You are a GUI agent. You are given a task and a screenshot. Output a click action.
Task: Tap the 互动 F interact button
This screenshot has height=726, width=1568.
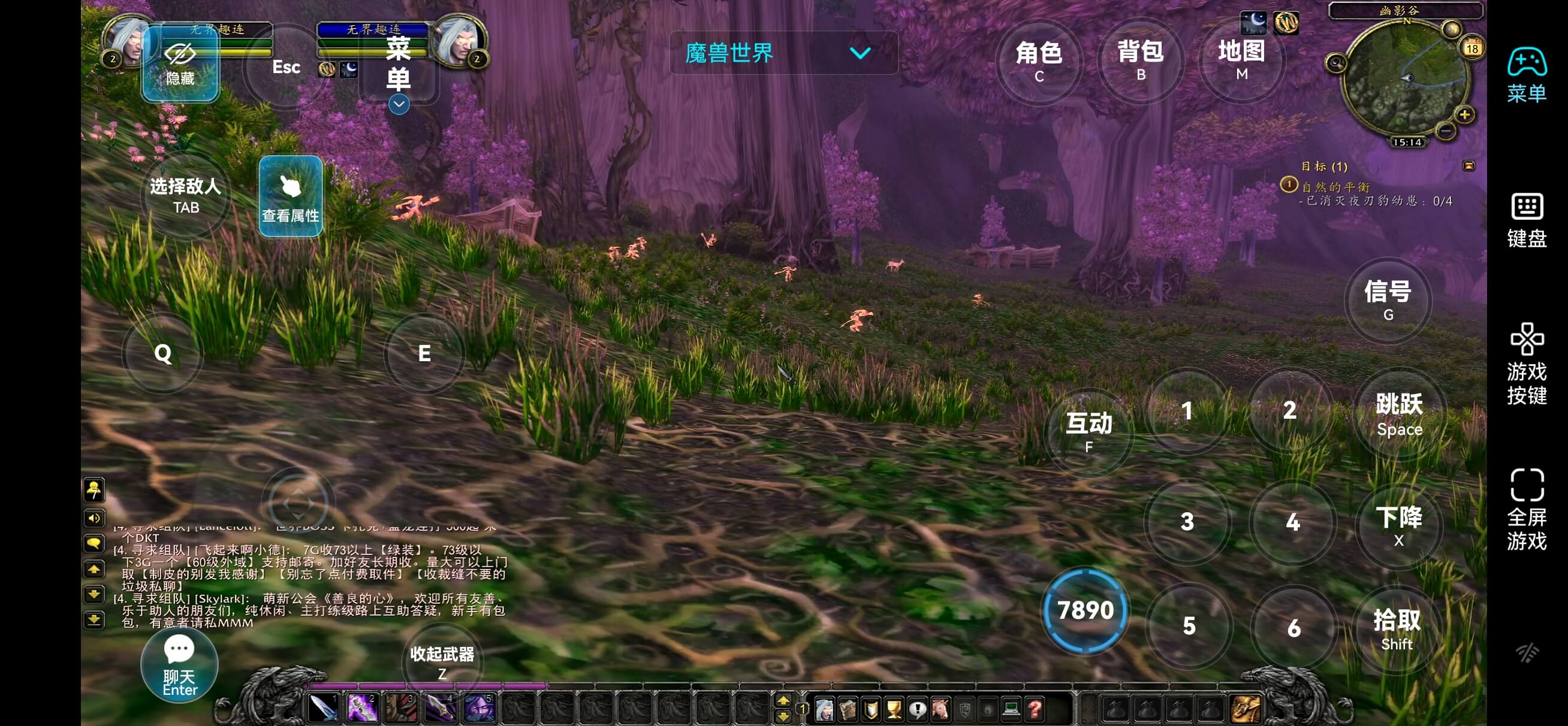[x=1088, y=431]
